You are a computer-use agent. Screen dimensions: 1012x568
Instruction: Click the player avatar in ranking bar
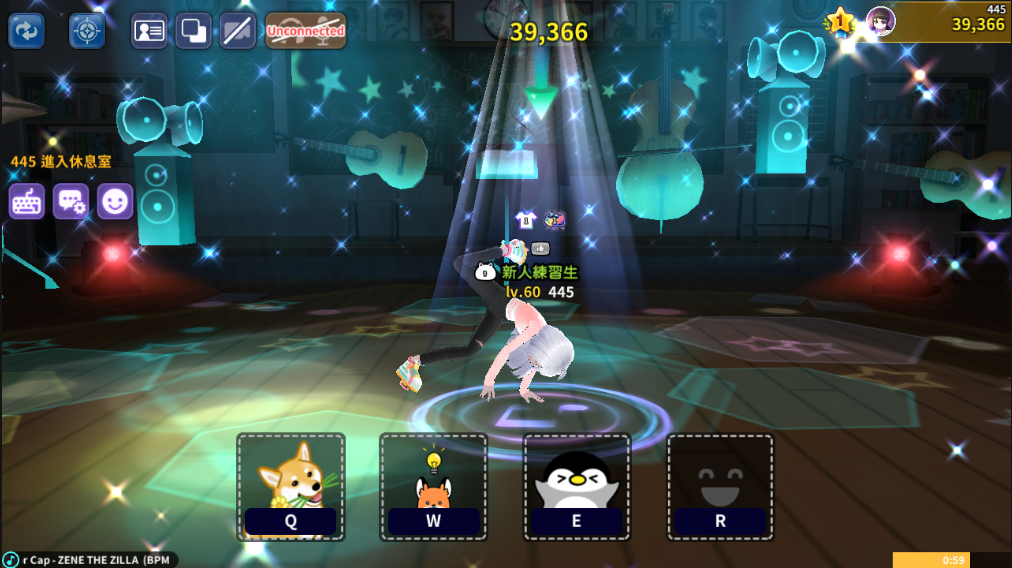tap(880, 21)
